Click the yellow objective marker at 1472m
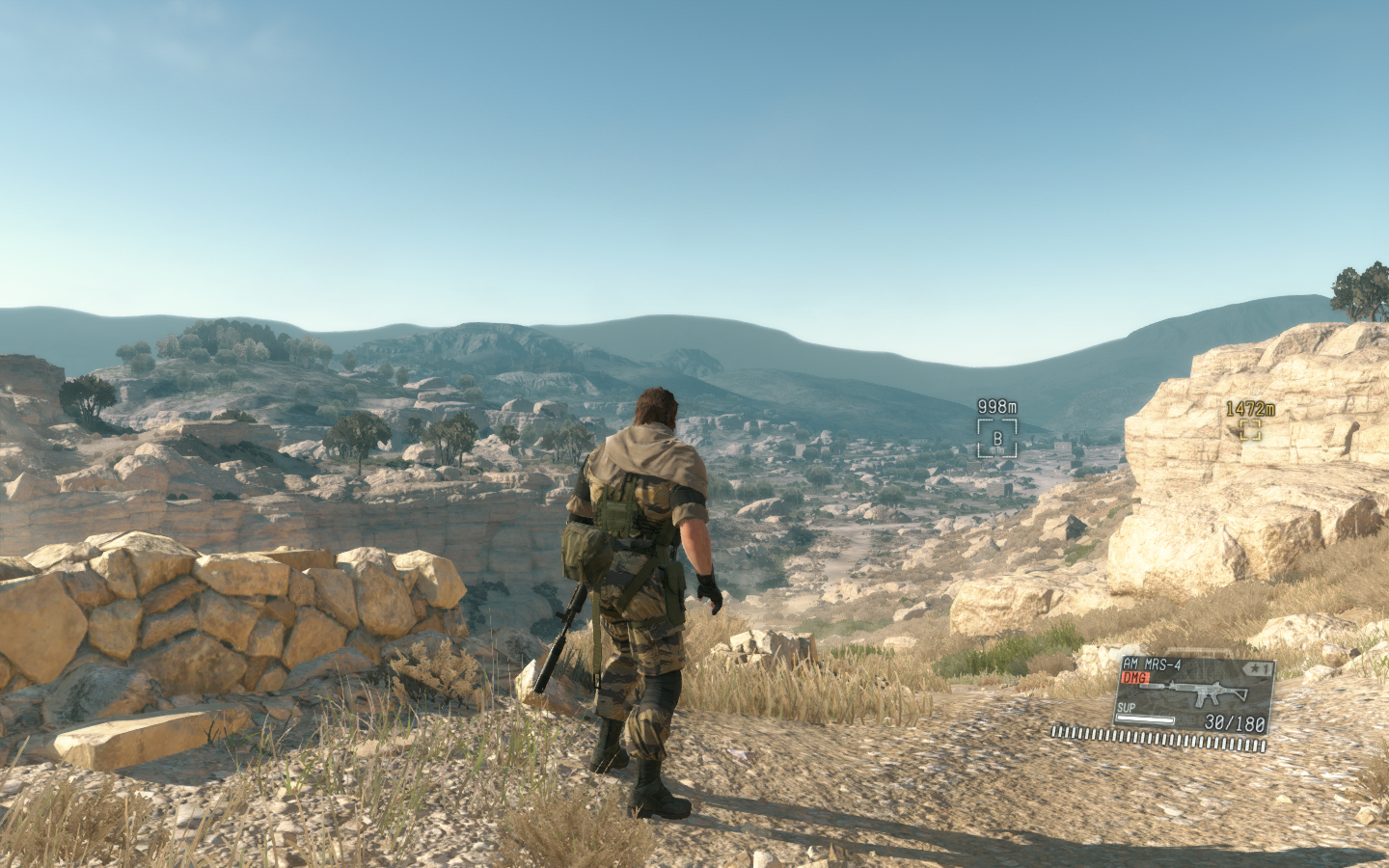The height and width of the screenshot is (868, 1389). (x=1250, y=429)
